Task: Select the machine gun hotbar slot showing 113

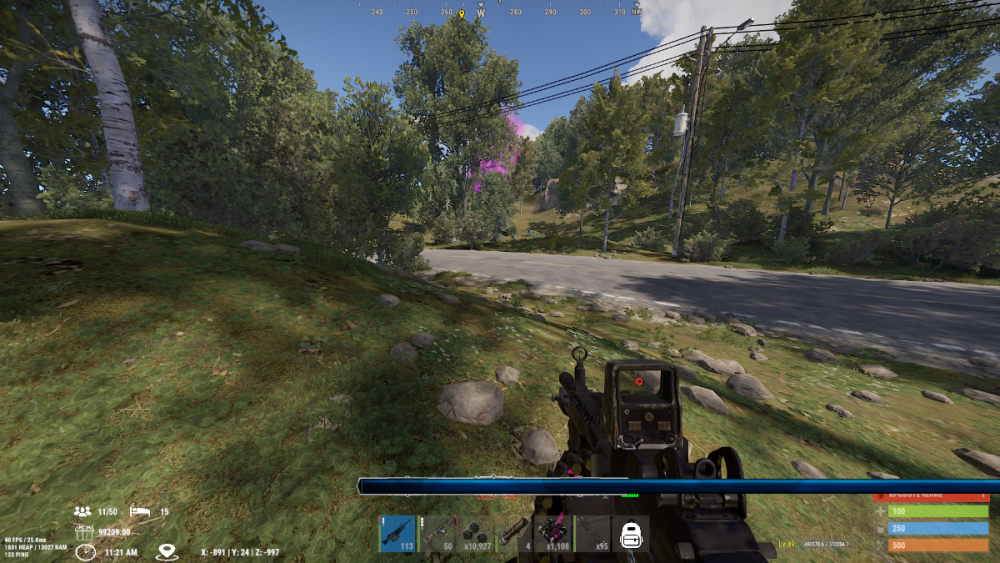Action: click(397, 534)
